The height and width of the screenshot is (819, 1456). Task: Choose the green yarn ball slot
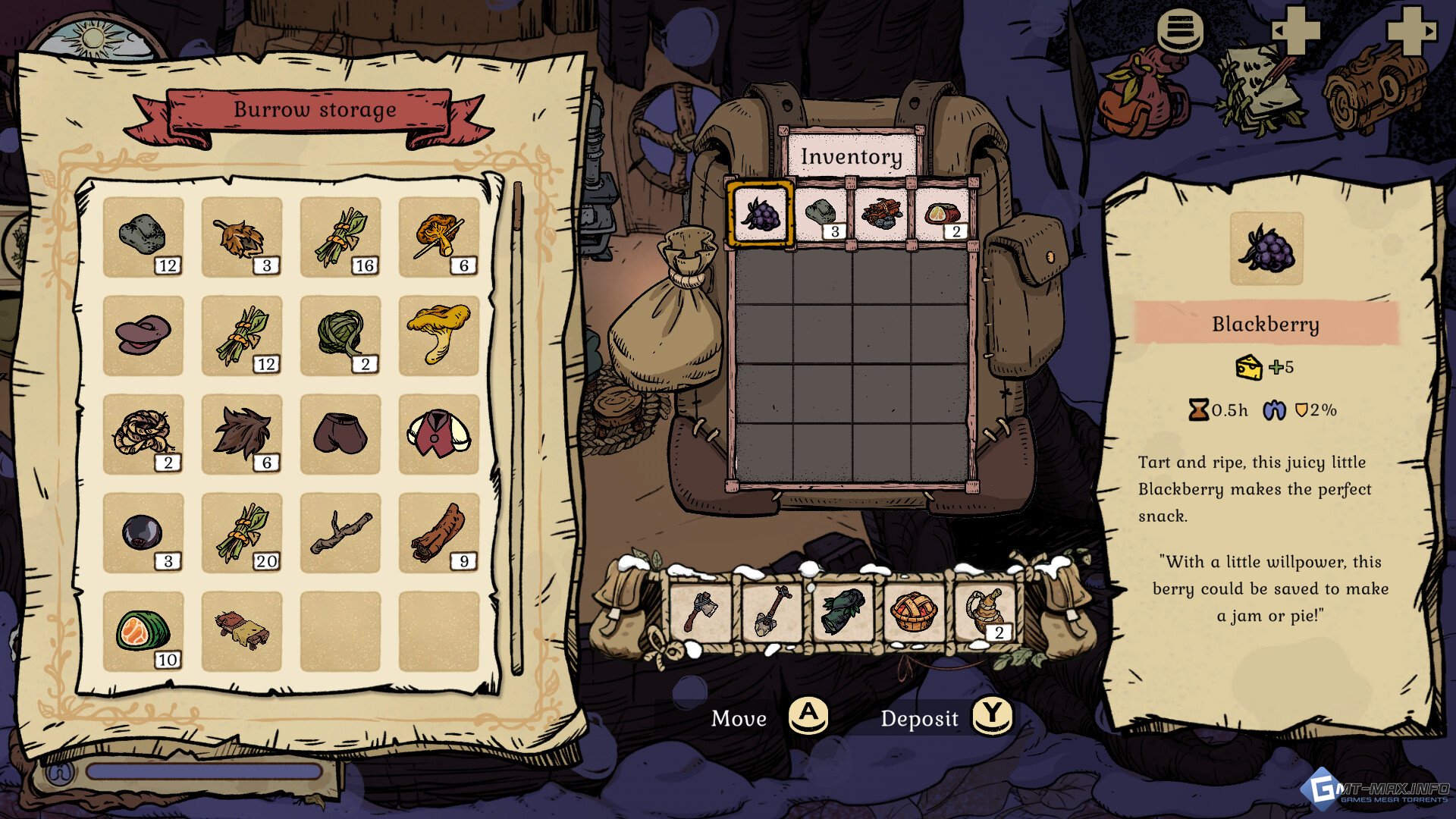pyautogui.click(x=340, y=335)
